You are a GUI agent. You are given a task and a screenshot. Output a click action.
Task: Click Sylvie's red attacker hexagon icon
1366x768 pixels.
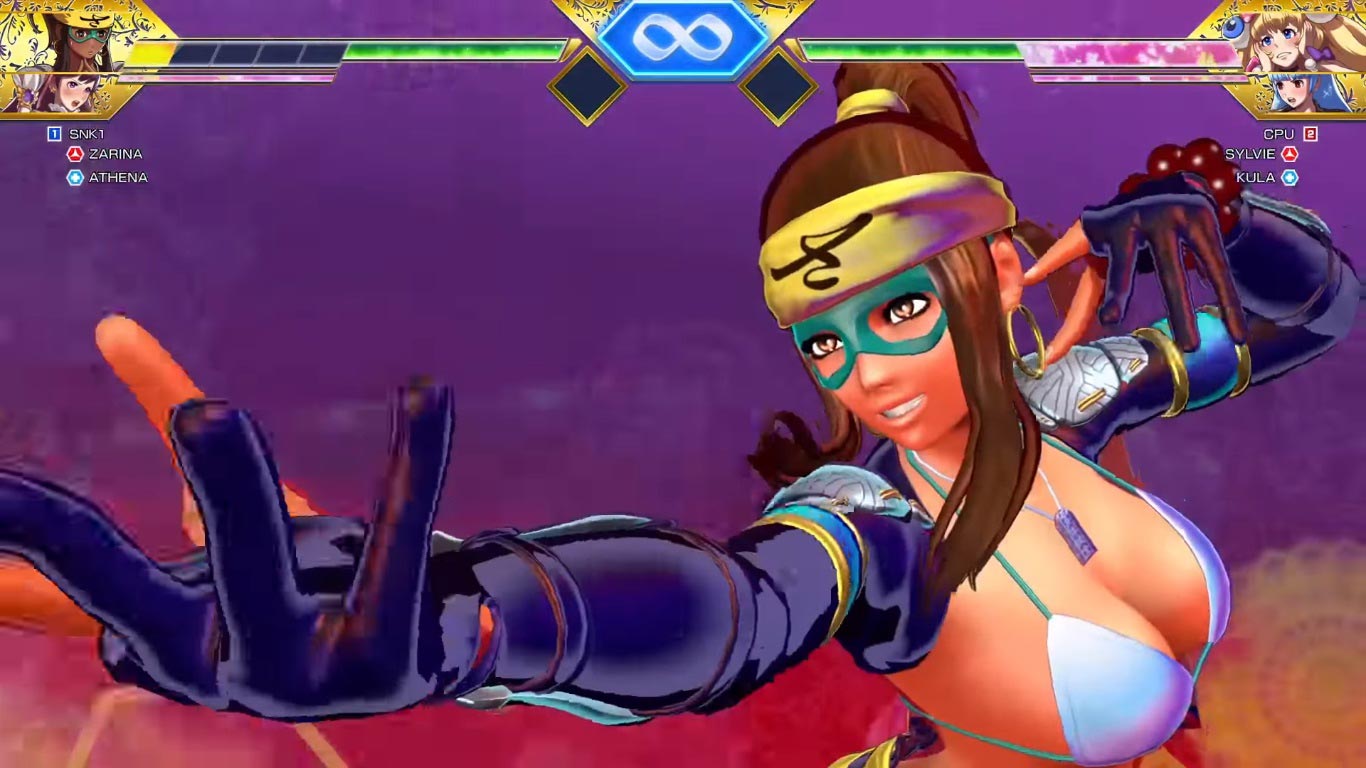[x=1290, y=153]
